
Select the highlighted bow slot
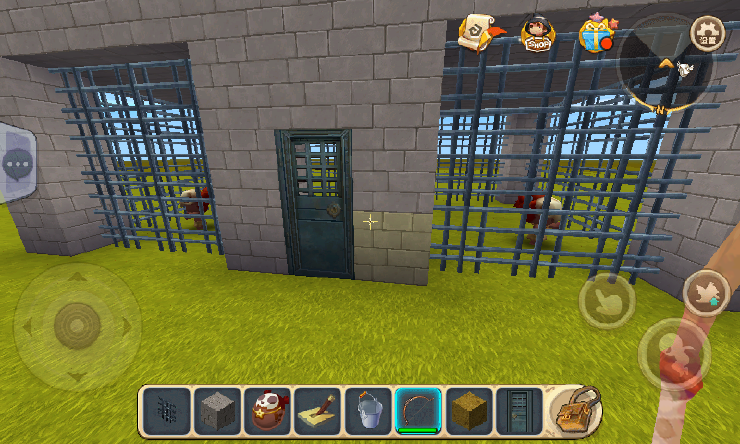pyautogui.click(x=419, y=410)
